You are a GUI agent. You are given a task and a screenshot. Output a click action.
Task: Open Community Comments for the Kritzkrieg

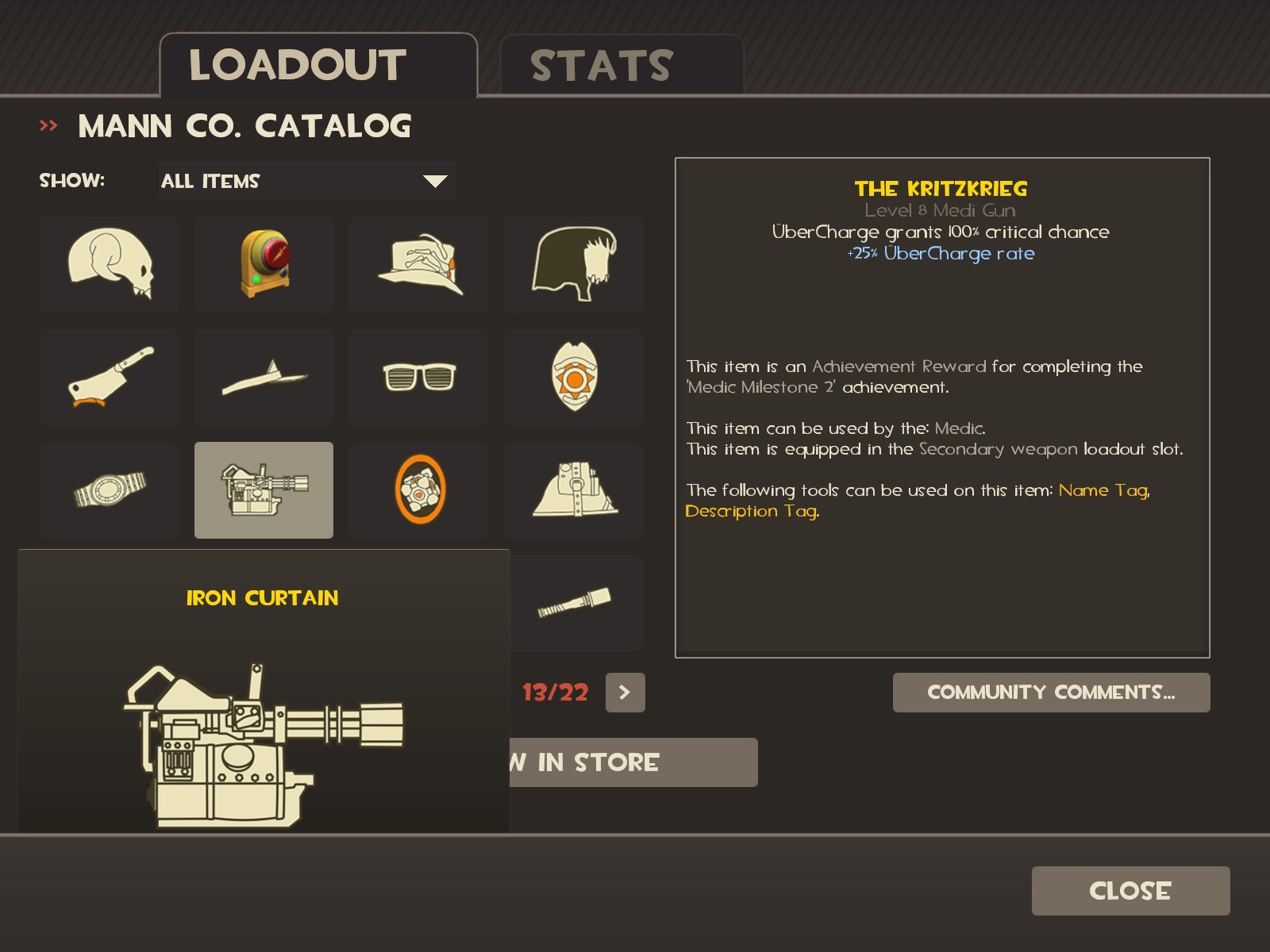tap(1051, 692)
